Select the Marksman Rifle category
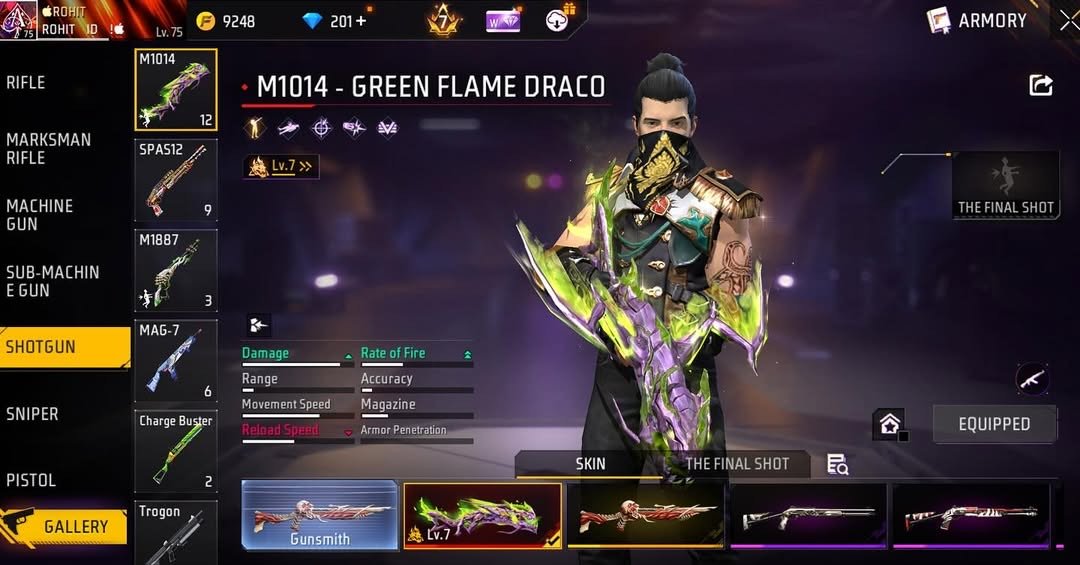This screenshot has width=1080, height=565. (x=49, y=149)
